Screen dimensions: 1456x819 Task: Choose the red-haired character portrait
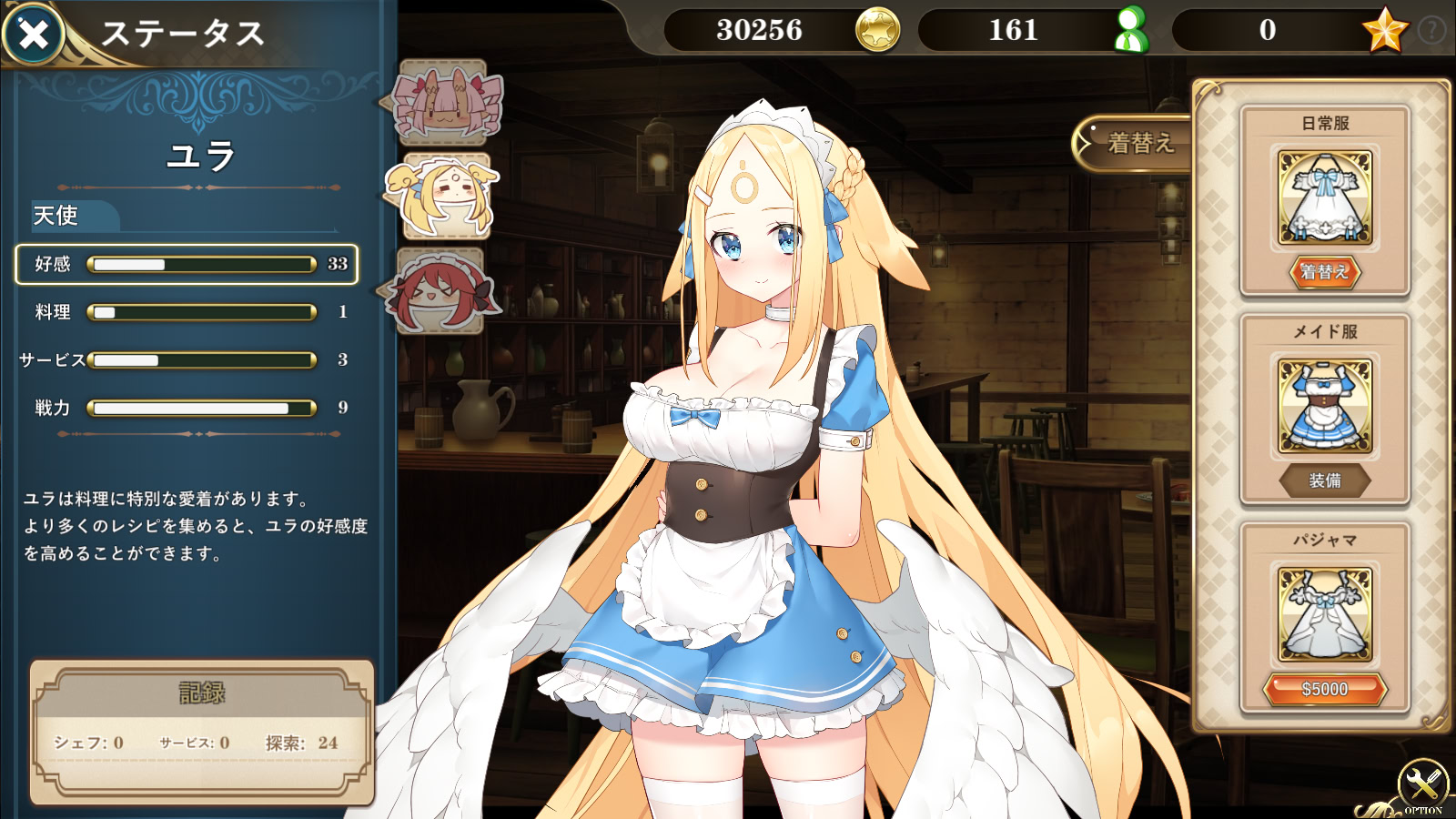point(441,291)
